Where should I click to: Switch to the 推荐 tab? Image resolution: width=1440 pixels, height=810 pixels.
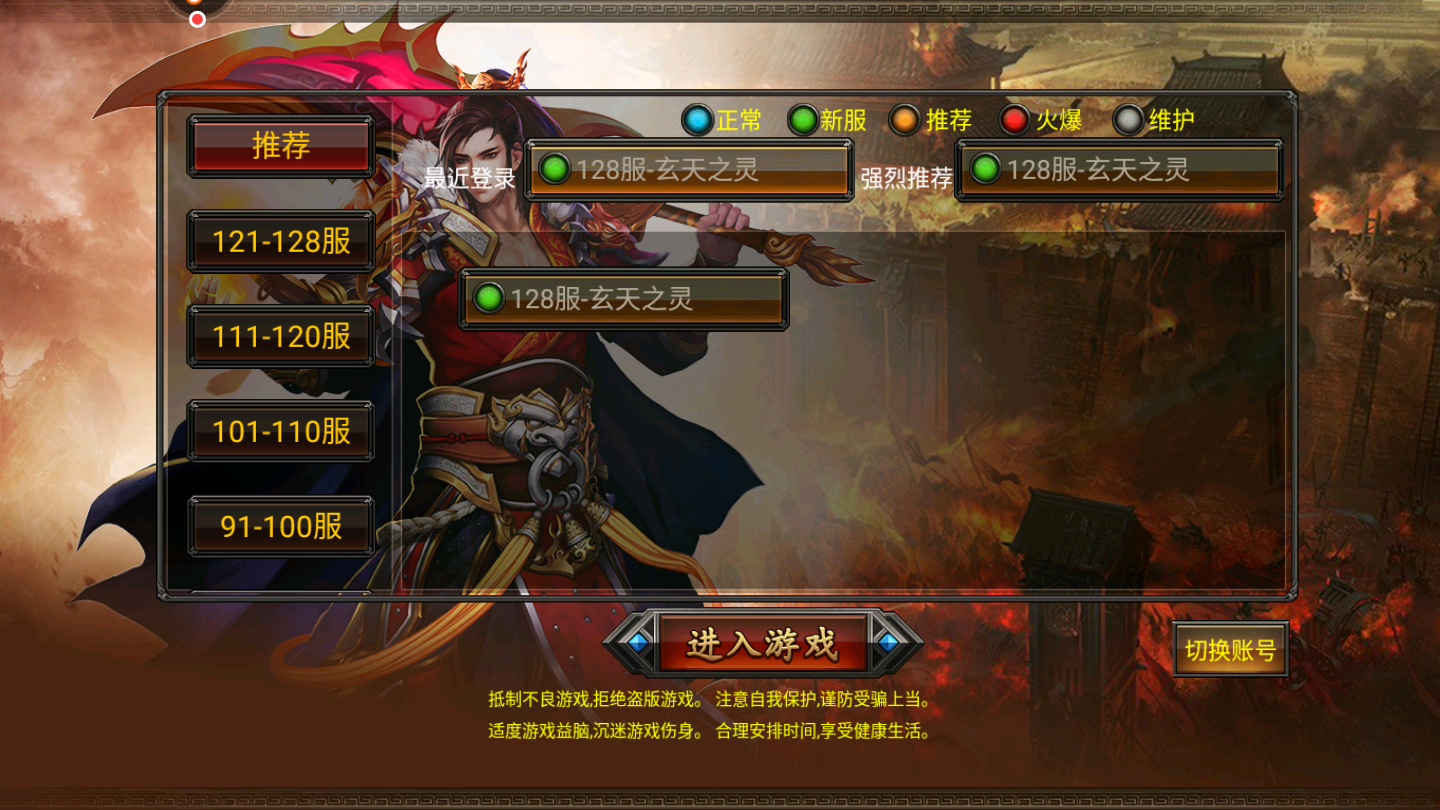pyautogui.click(x=281, y=145)
